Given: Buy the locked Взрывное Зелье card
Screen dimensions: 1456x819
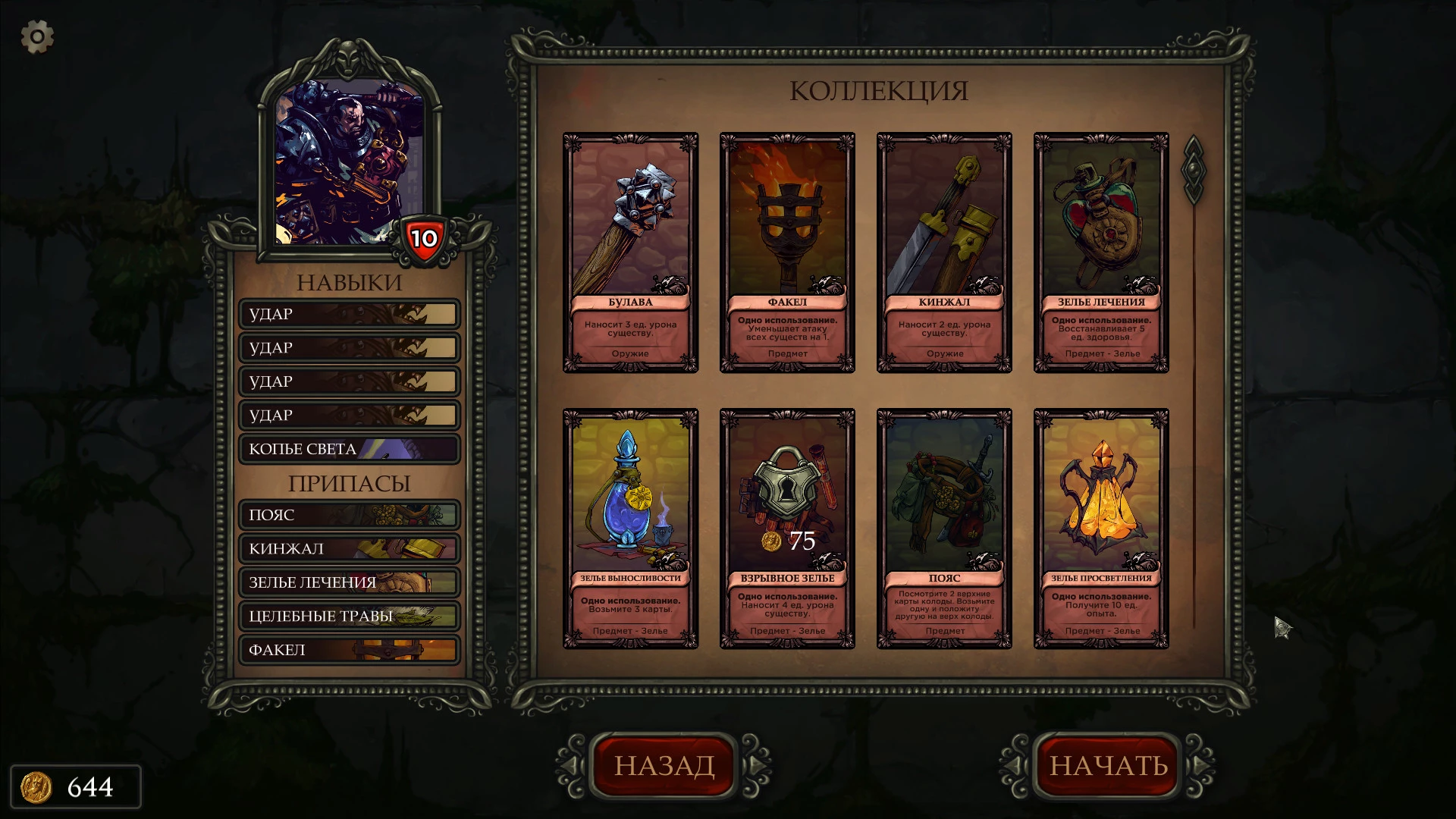Looking at the screenshot, I should pos(787,529).
